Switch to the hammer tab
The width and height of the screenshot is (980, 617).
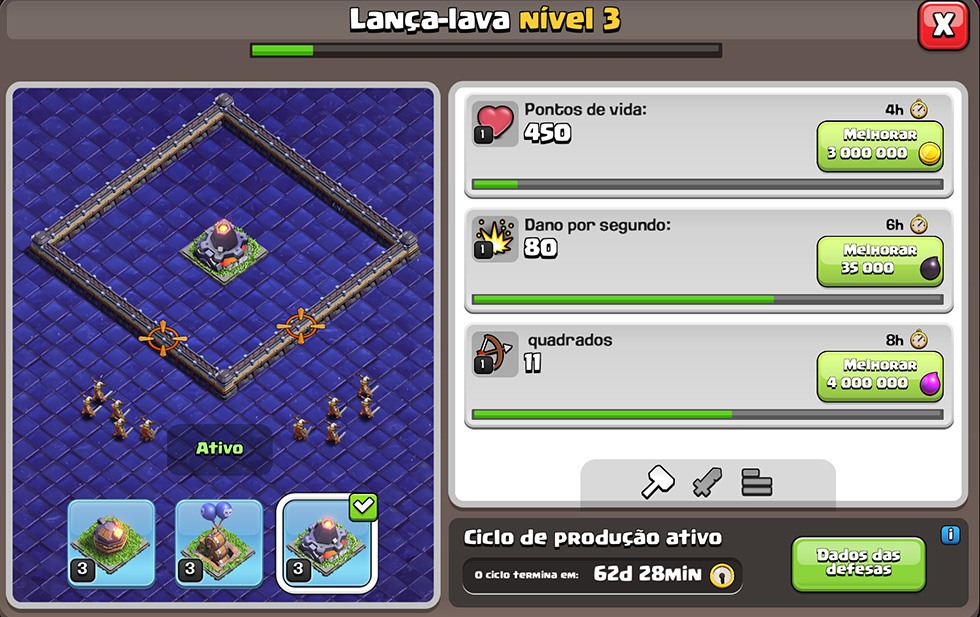(657, 483)
